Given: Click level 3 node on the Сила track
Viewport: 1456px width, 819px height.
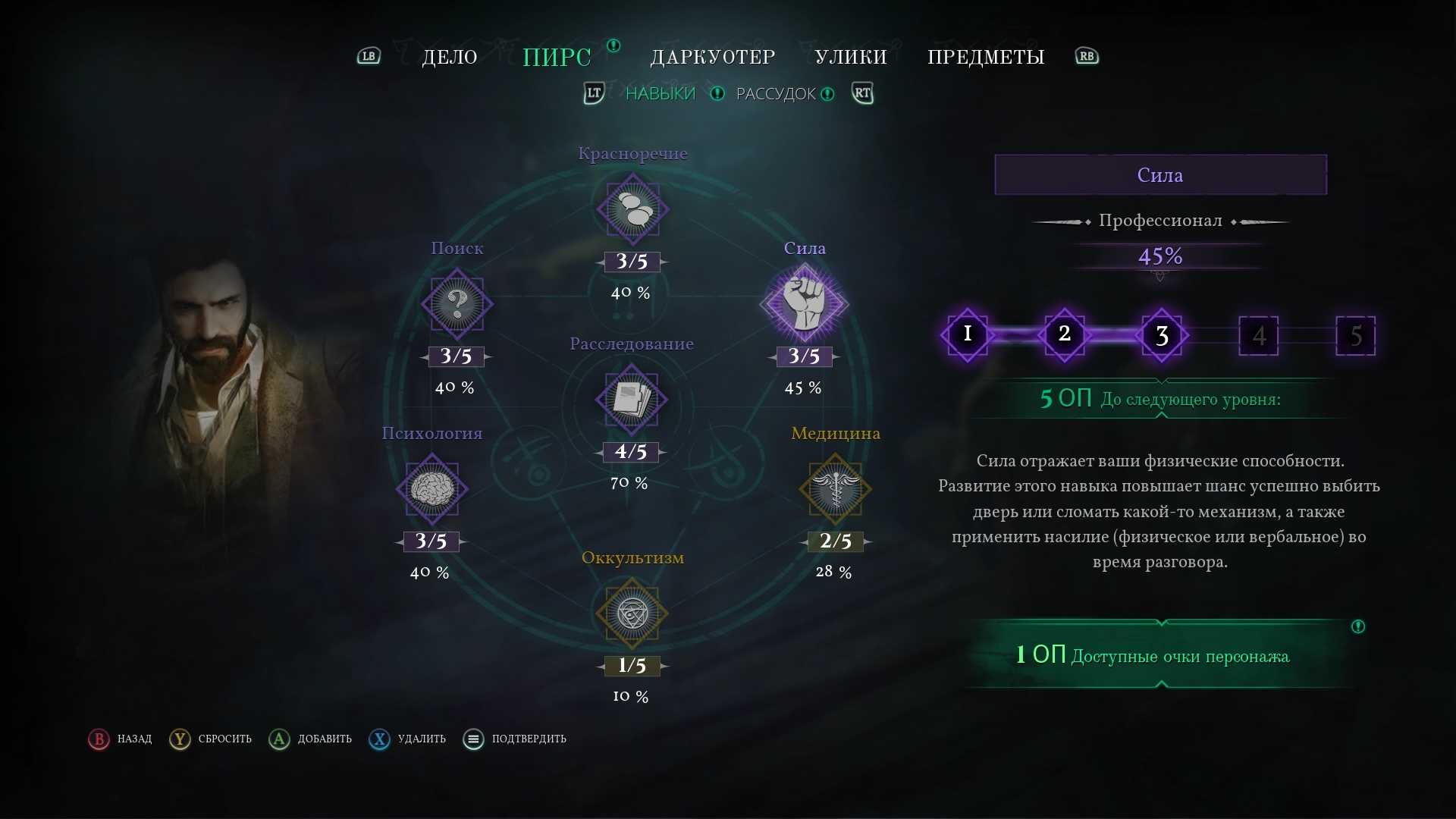Looking at the screenshot, I should (x=1162, y=335).
